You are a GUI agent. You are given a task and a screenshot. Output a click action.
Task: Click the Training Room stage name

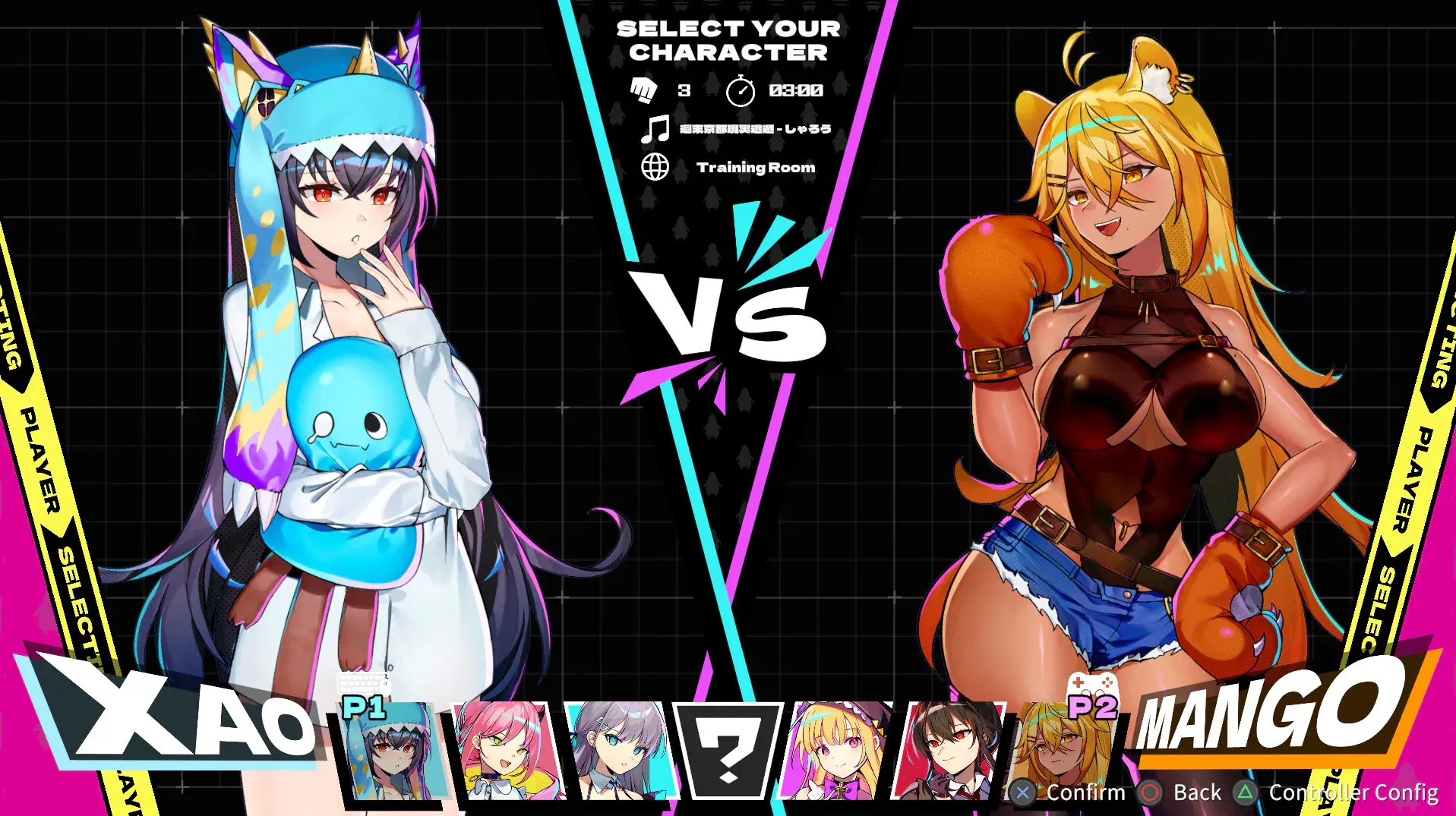click(x=756, y=166)
